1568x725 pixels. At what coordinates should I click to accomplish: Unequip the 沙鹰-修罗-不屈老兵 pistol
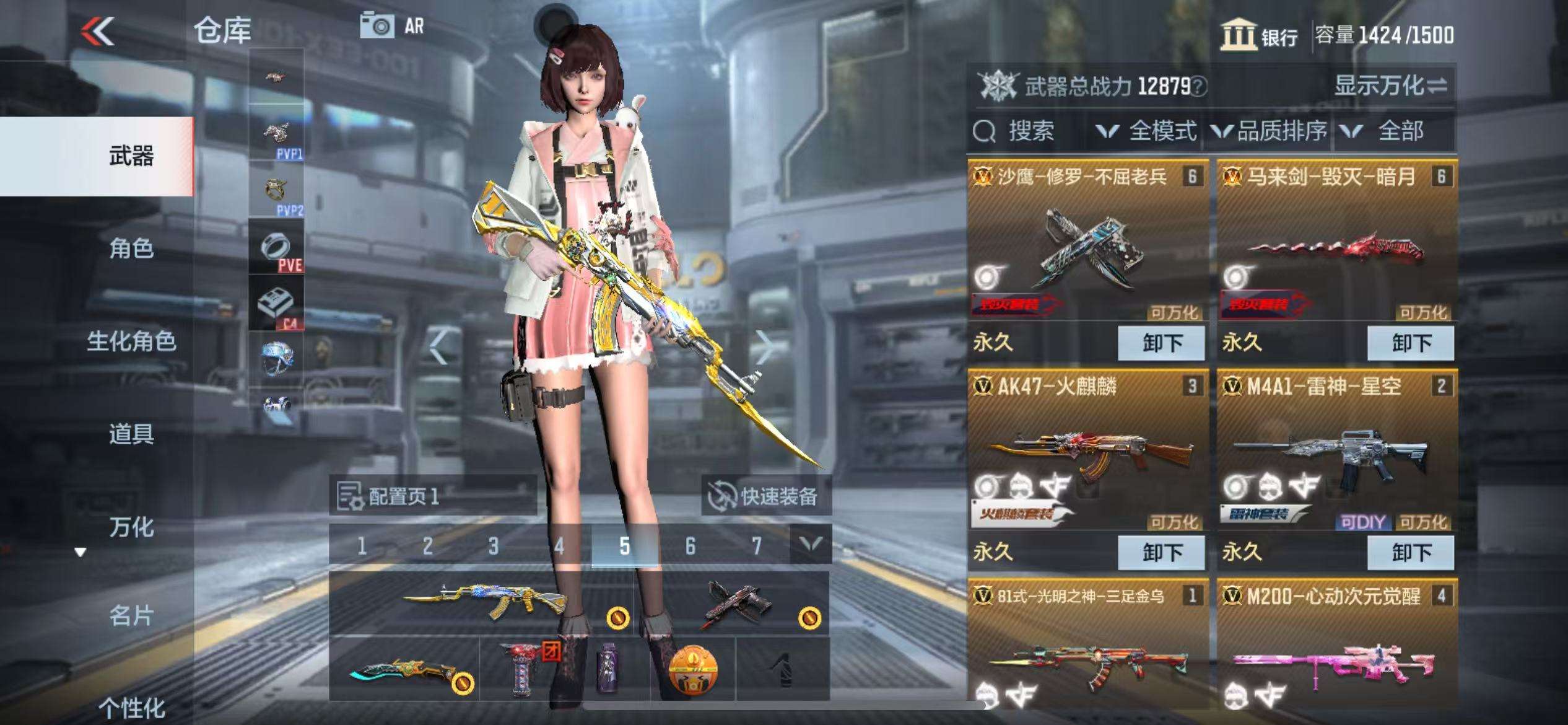(x=1161, y=343)
